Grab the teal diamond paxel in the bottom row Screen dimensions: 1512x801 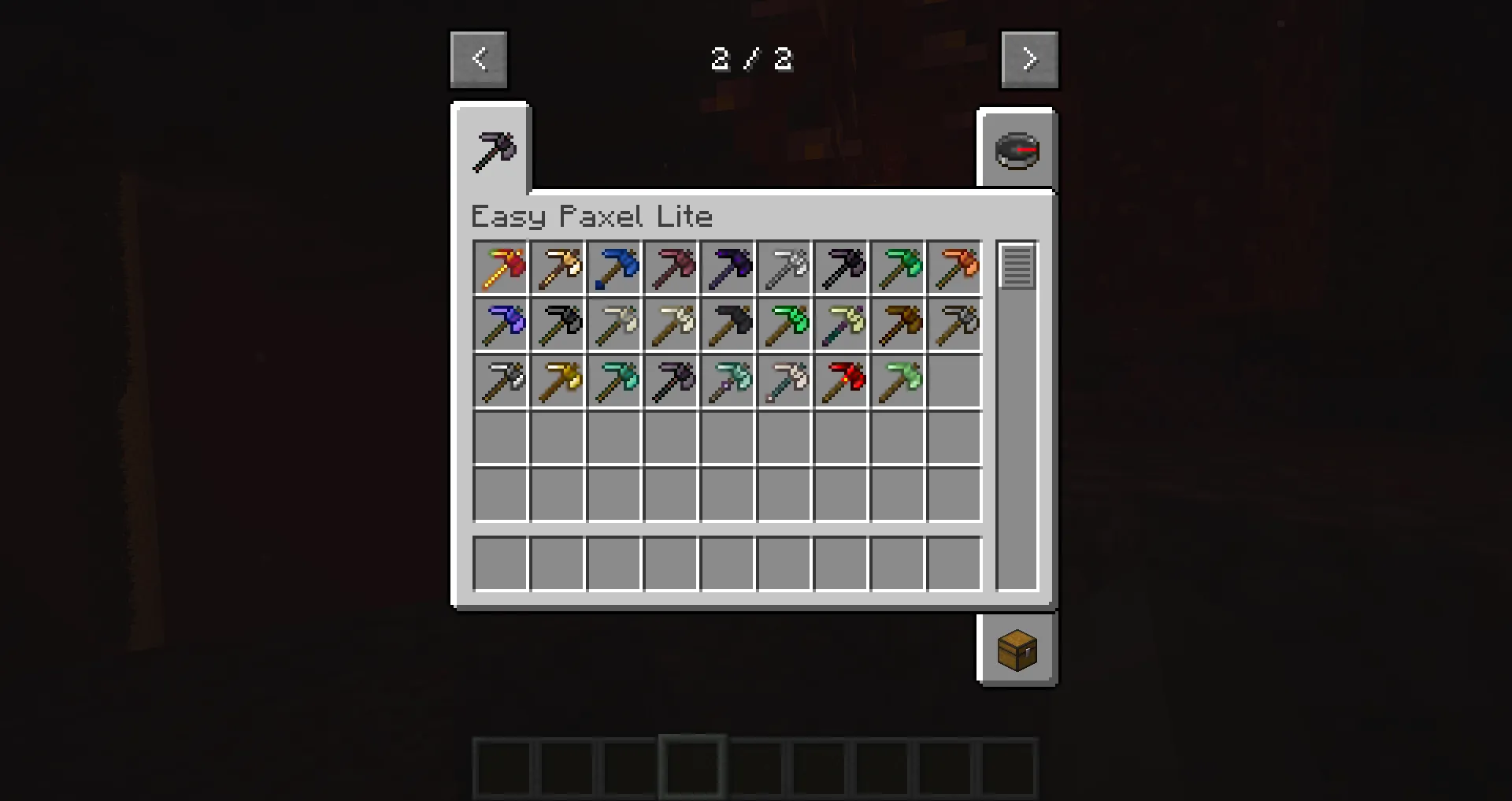tap(613, 381)
